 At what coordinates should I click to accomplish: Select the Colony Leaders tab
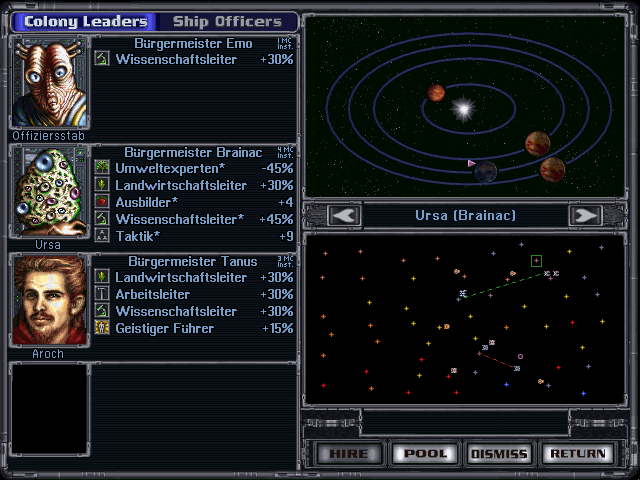85,21
